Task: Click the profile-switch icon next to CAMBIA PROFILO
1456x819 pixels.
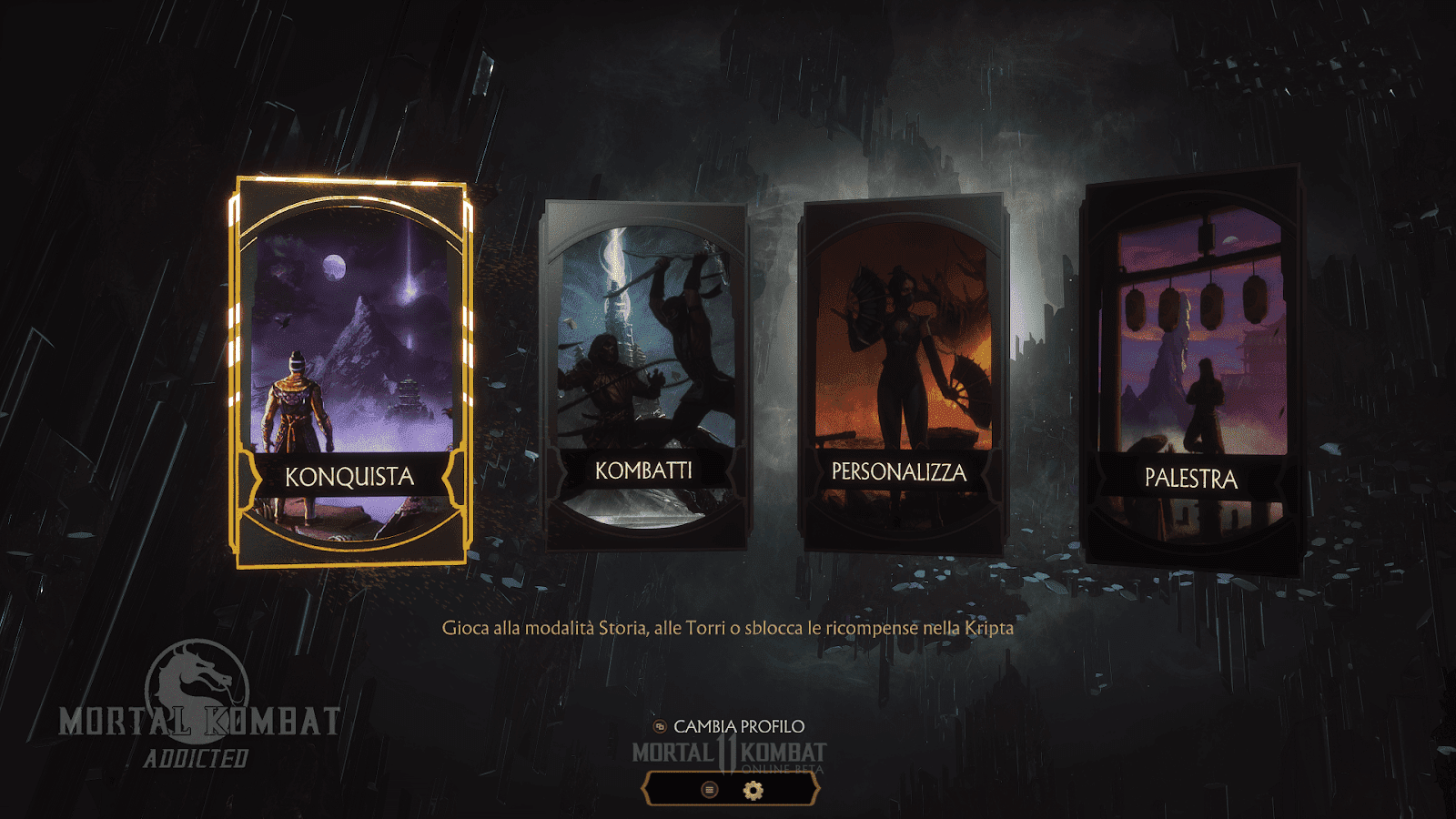Action: (x=660, y=727)
